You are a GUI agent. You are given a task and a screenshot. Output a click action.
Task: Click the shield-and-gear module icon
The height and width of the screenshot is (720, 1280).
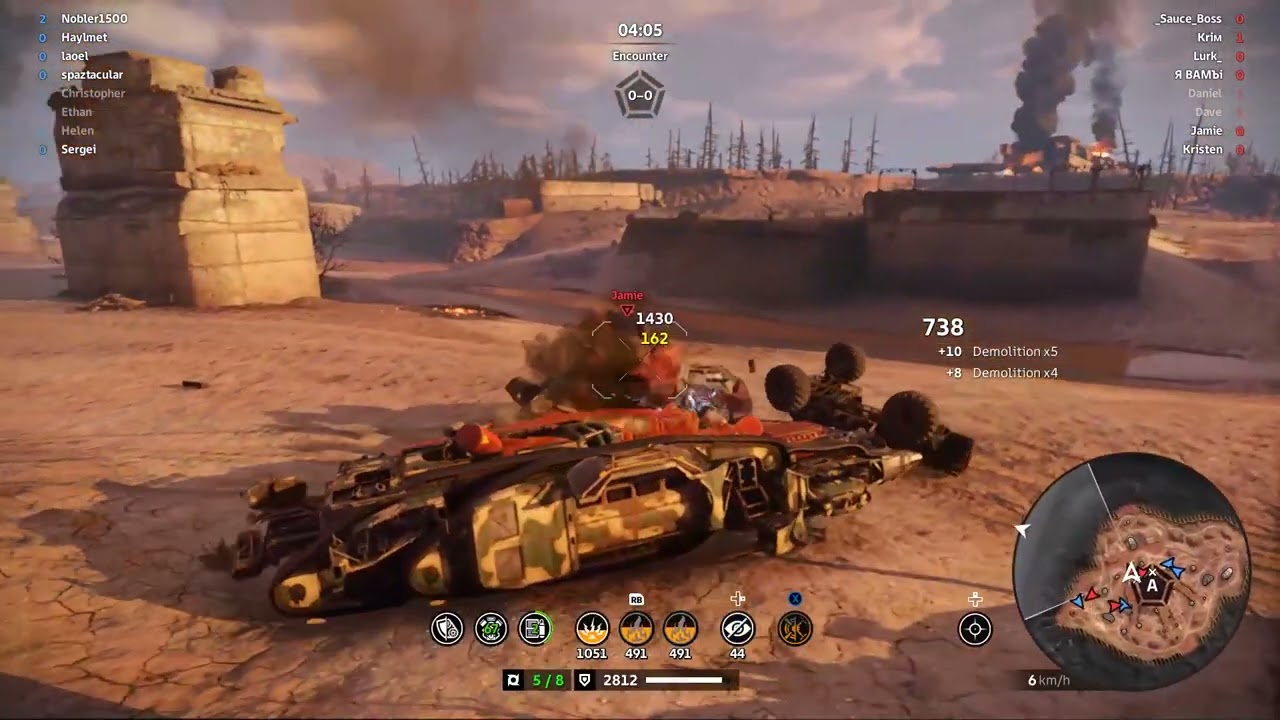(447, 628)
